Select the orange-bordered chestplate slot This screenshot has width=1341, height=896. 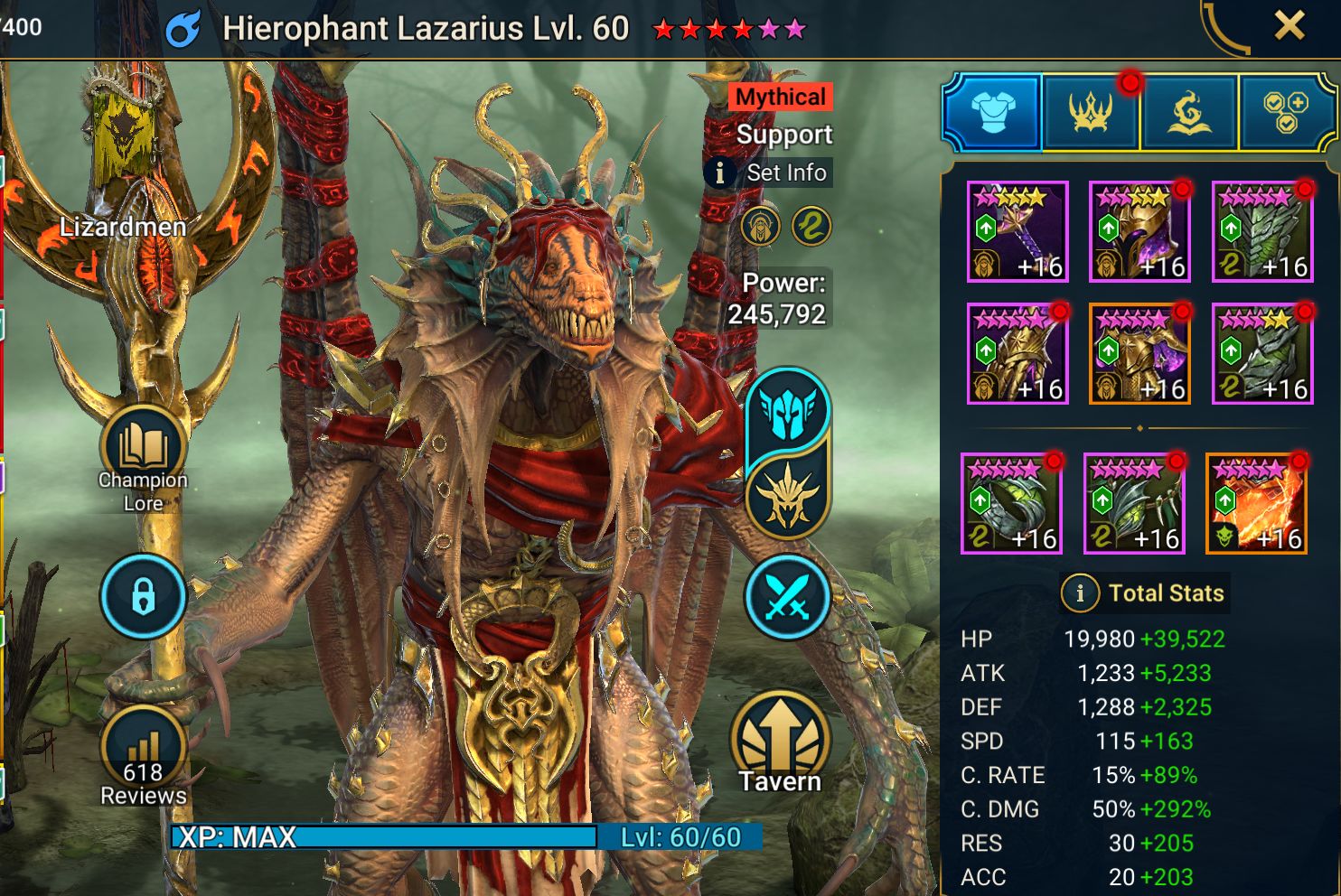coord(1139,354)
